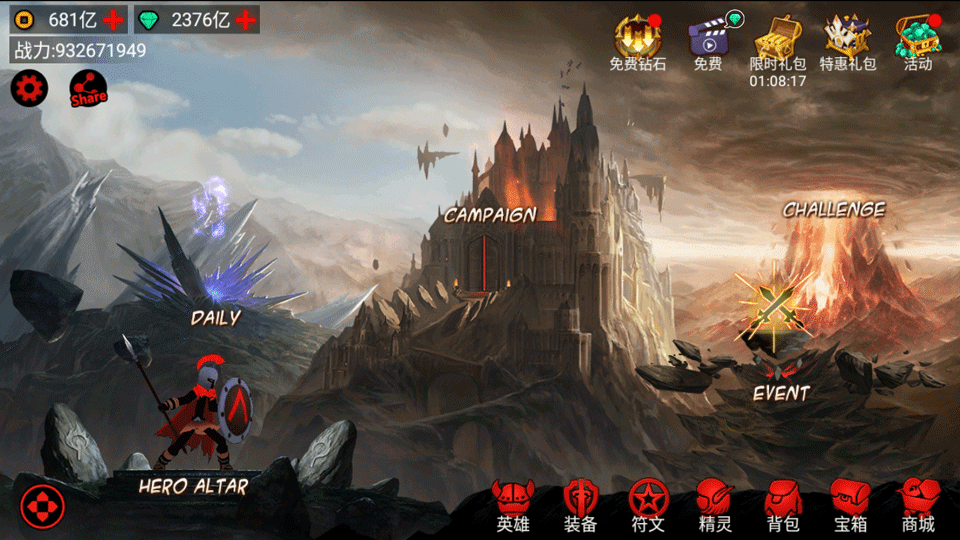
Task: Open the limited-time gift pack (限时礼包)
Action: click(777, 41)
